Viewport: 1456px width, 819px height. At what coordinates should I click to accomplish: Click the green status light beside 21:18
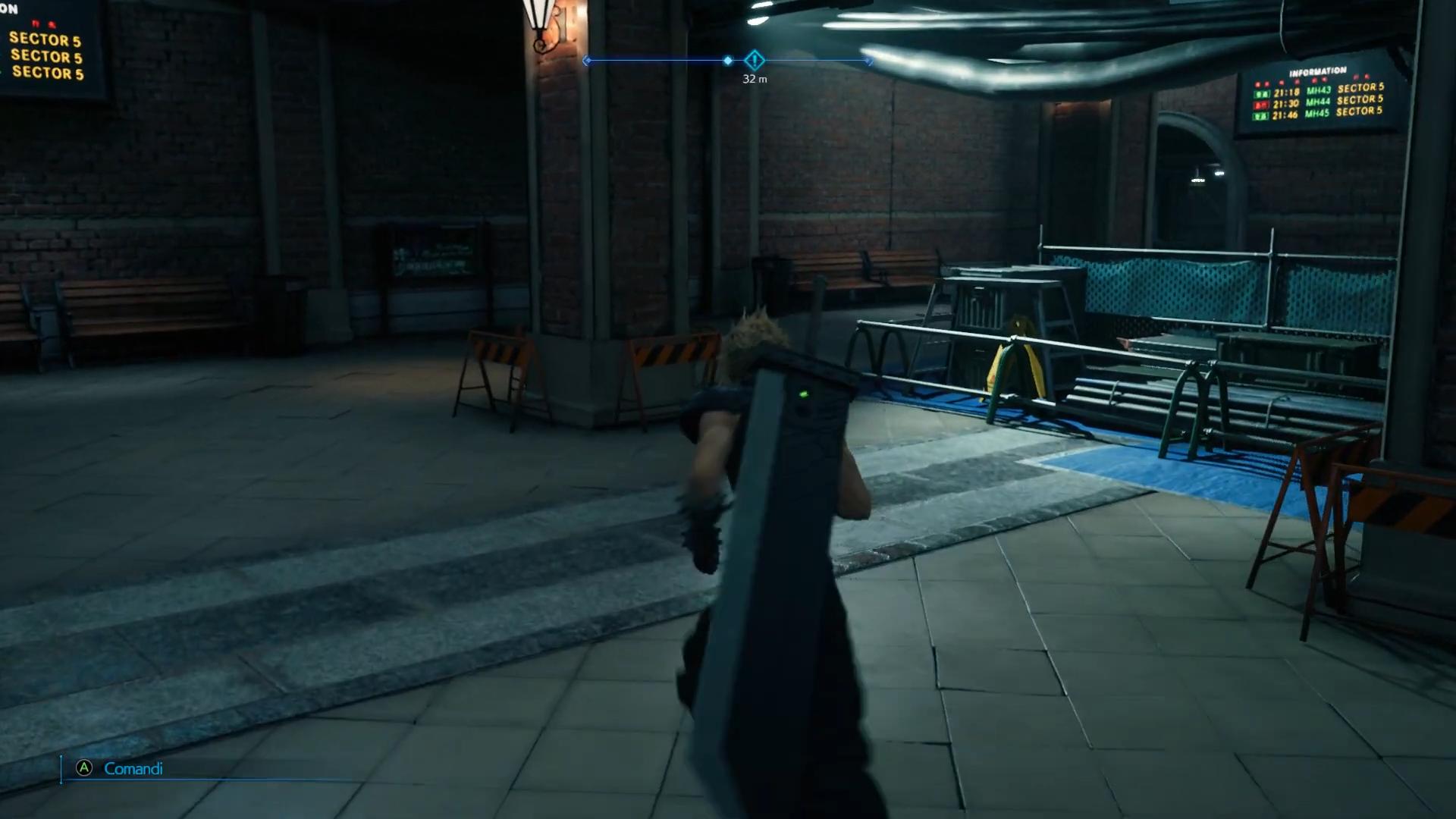pos(1262,93)
